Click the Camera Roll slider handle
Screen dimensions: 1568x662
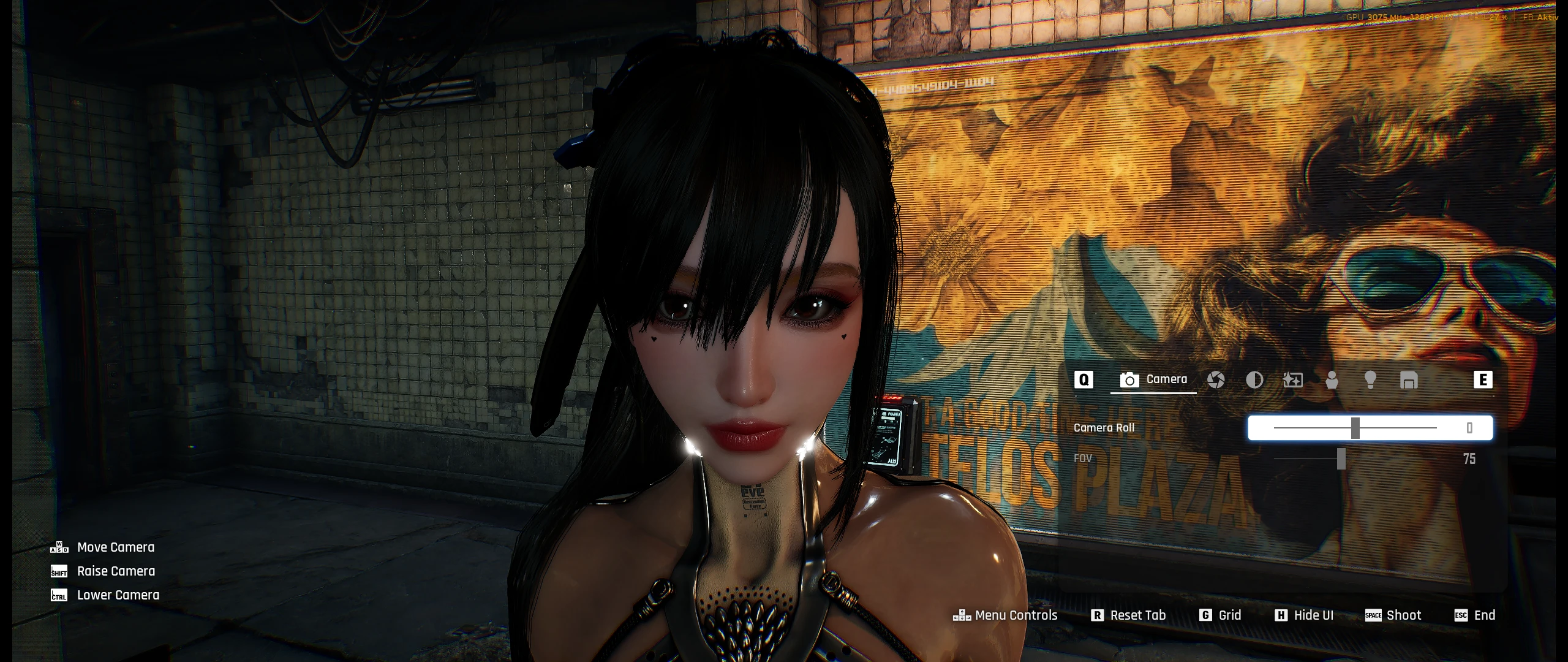[x=1355, y=428]
